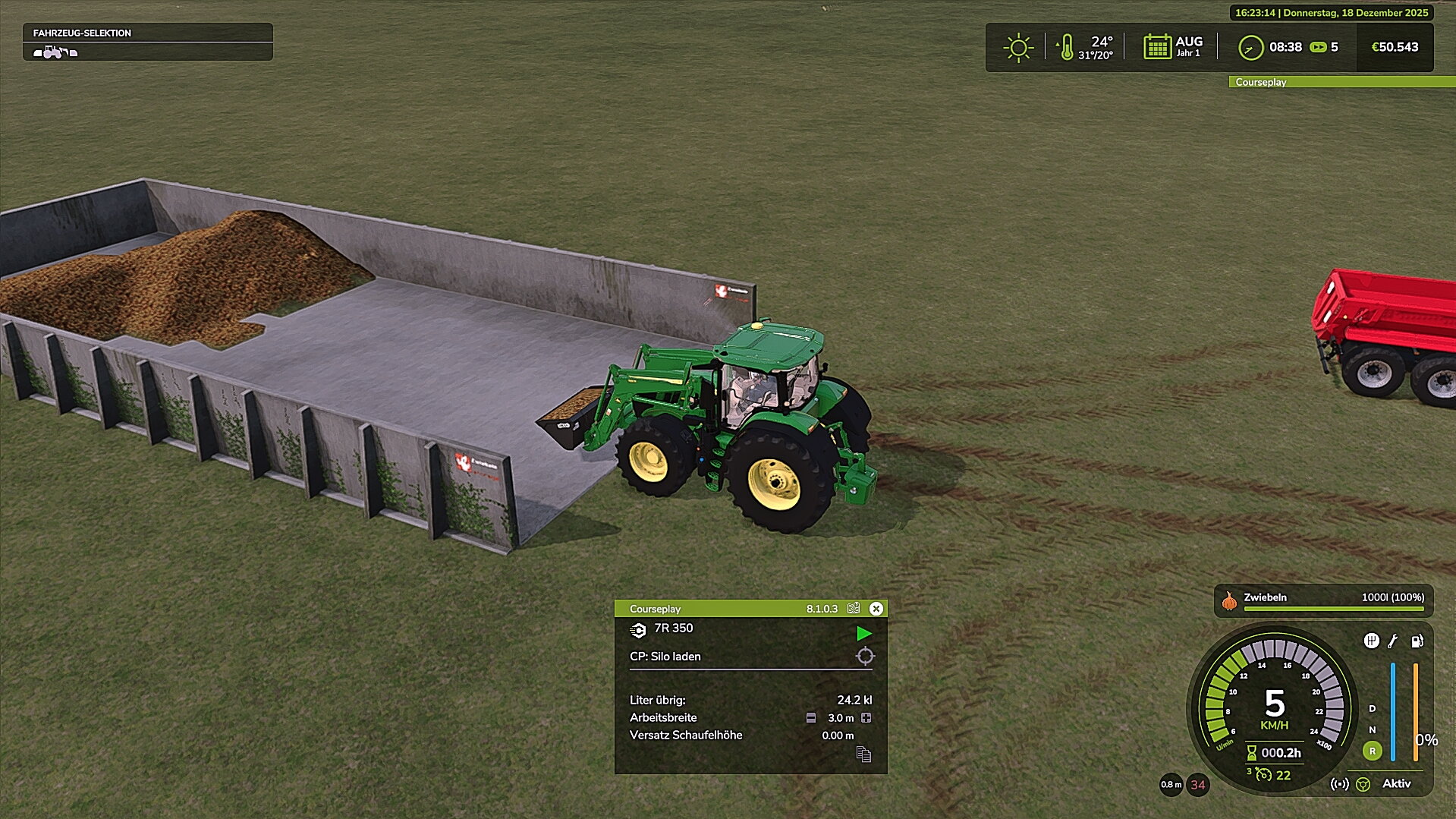Close the Courseplay panel
This screenshot has width=1456, height=819.
coord(876,609)
